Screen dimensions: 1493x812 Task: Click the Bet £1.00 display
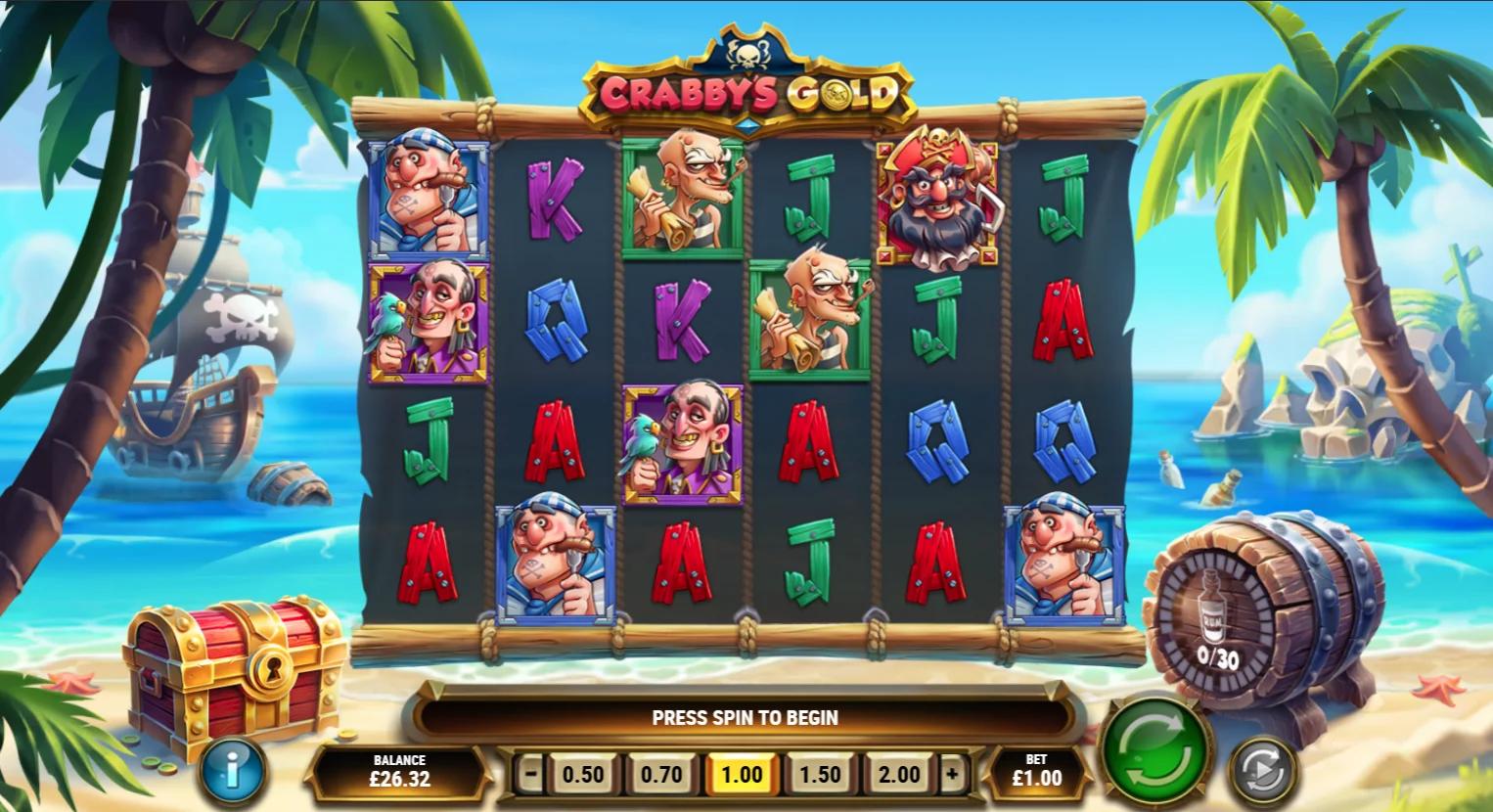[x=1039, y=772]
